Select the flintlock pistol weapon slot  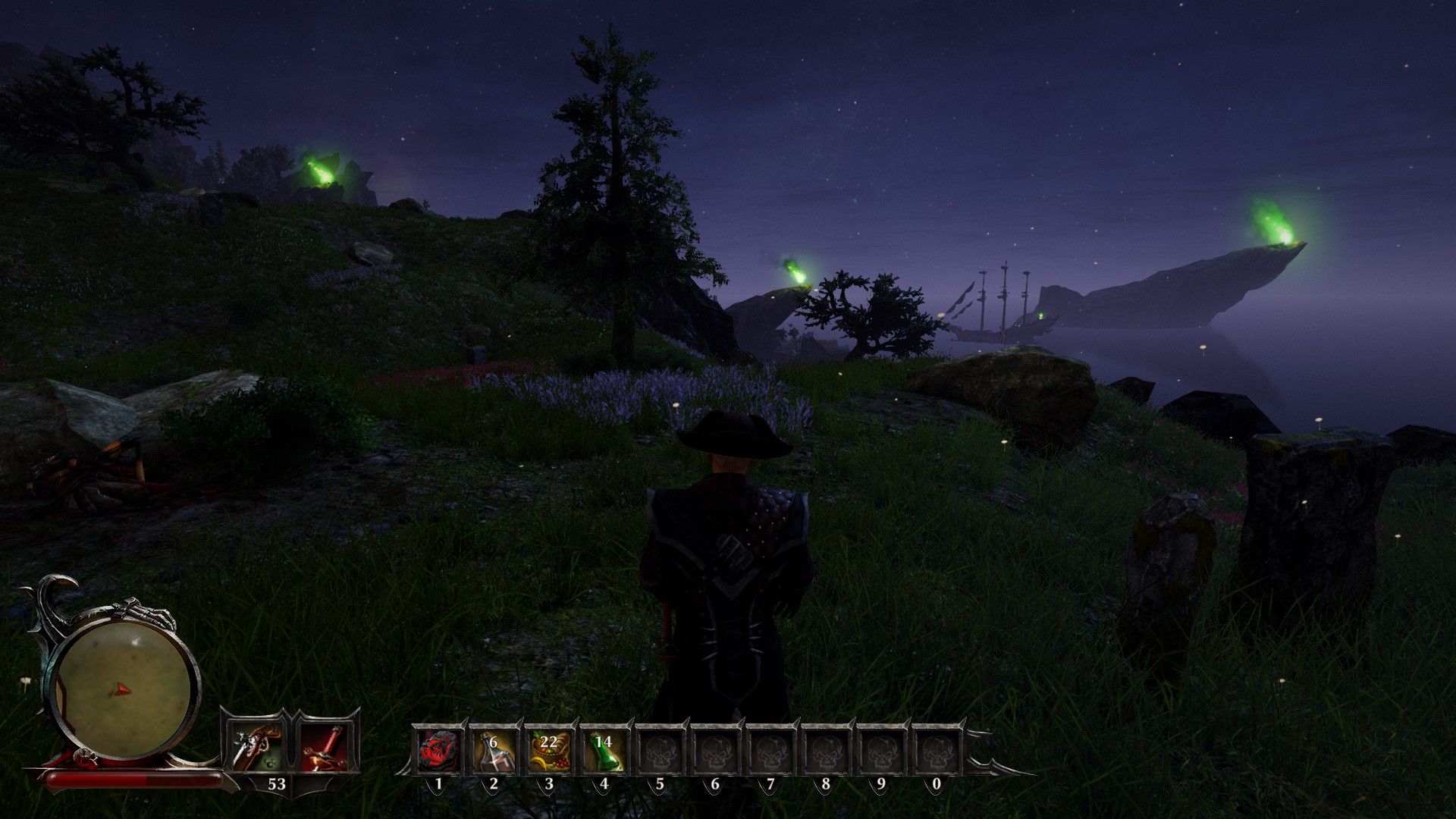253,746
